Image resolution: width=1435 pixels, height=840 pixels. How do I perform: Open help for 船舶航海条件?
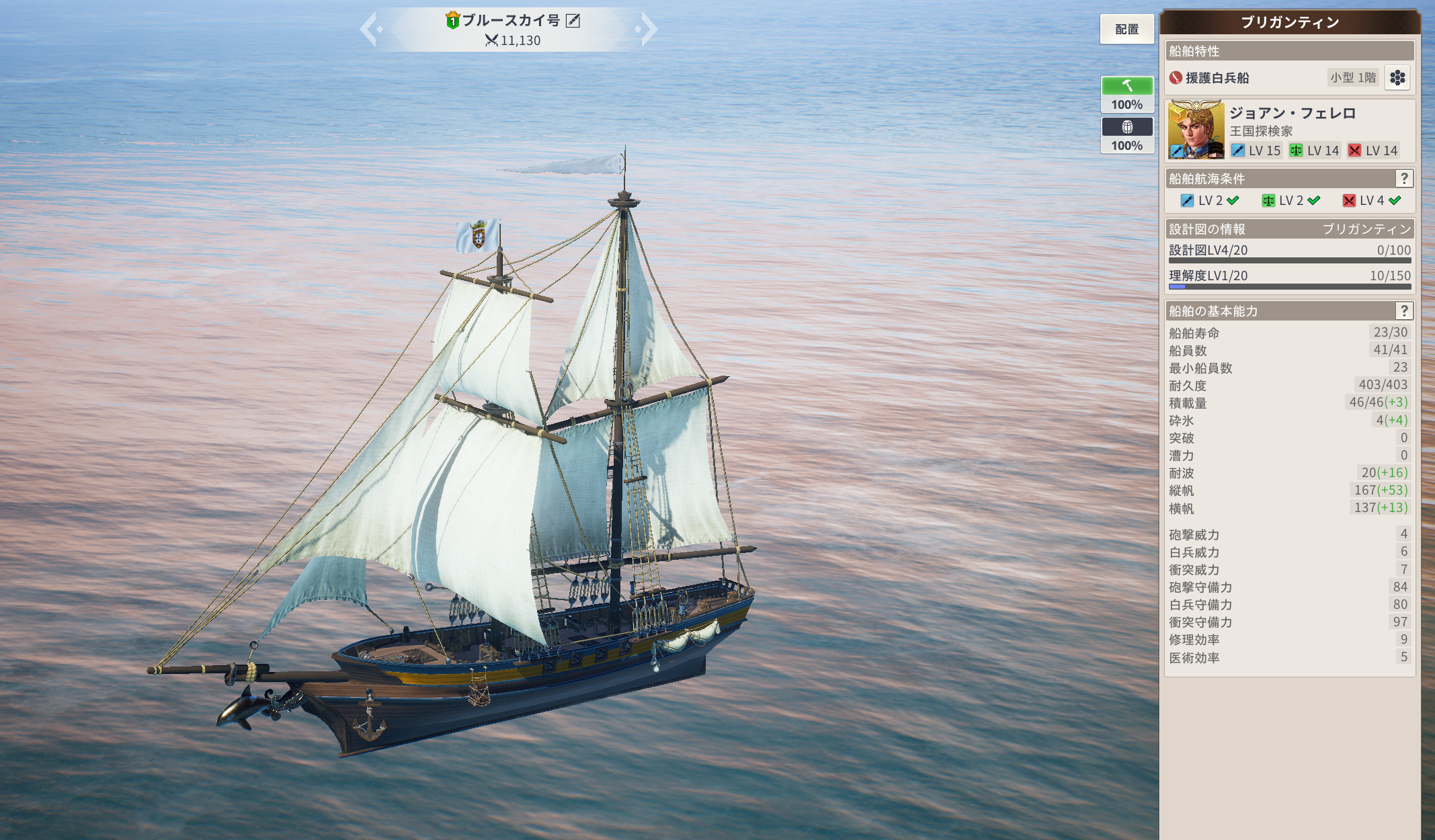1403,179
